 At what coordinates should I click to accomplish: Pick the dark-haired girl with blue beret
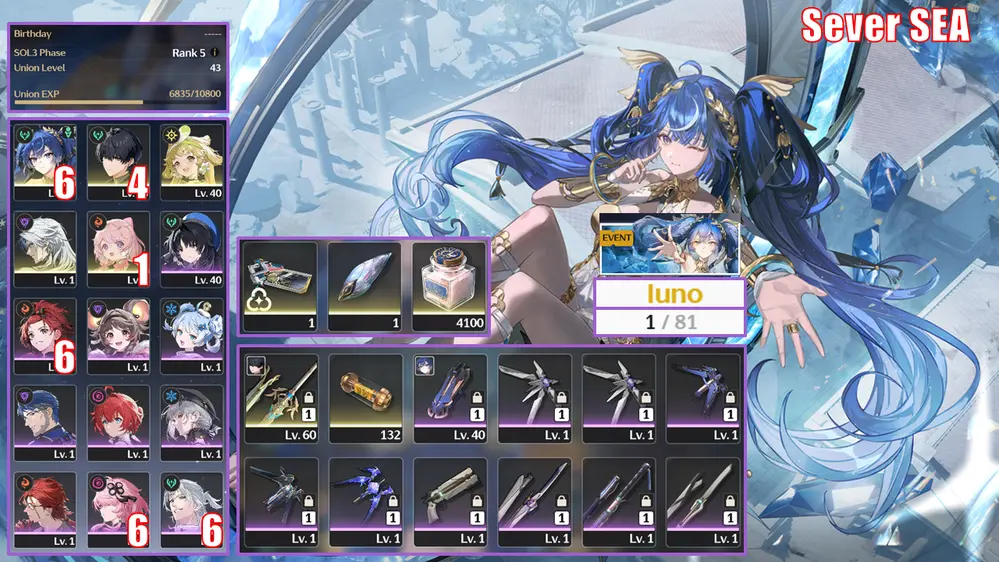(x=193, y=248)
